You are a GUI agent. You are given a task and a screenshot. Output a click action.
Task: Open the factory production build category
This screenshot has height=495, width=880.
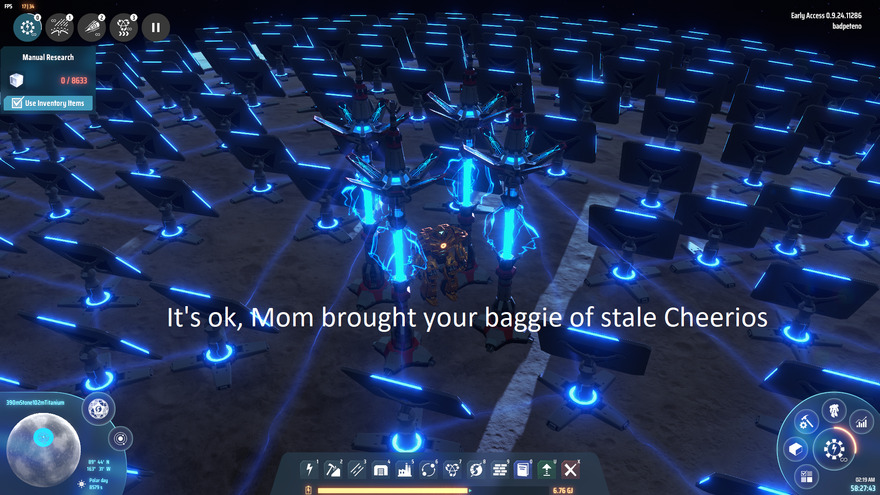pos(404,469)
